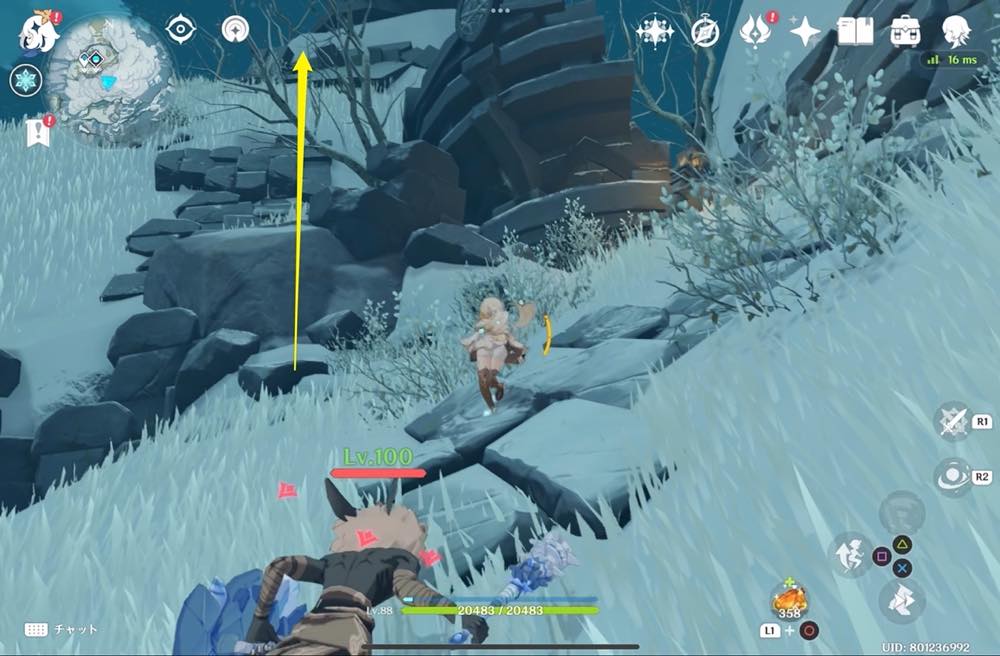Open the backpack inventory
This screenshot has width=1000, height=656.
(x=906, y=31)
